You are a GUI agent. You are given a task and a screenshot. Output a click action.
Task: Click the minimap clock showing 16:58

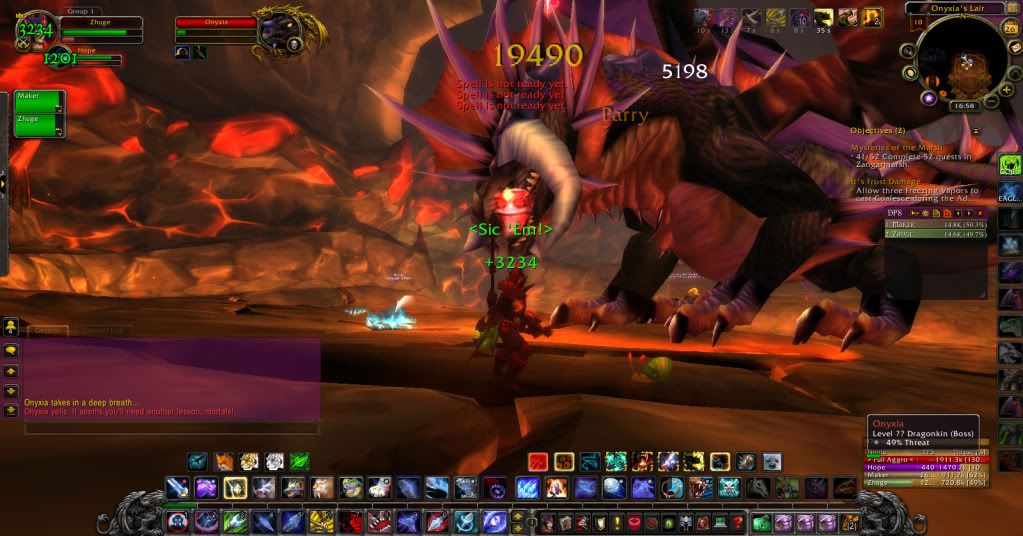(x=964, y=104)
